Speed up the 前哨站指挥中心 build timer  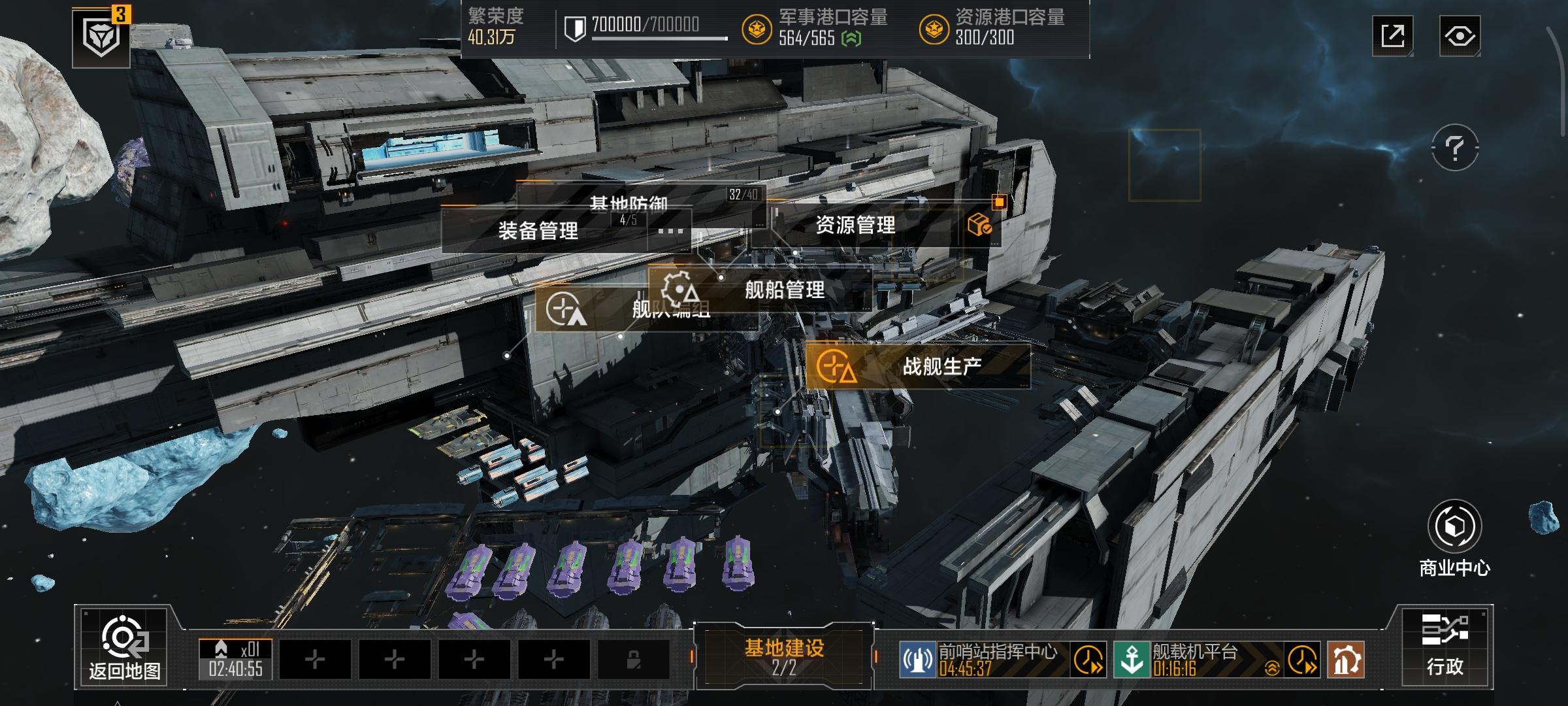point(1088,660)
